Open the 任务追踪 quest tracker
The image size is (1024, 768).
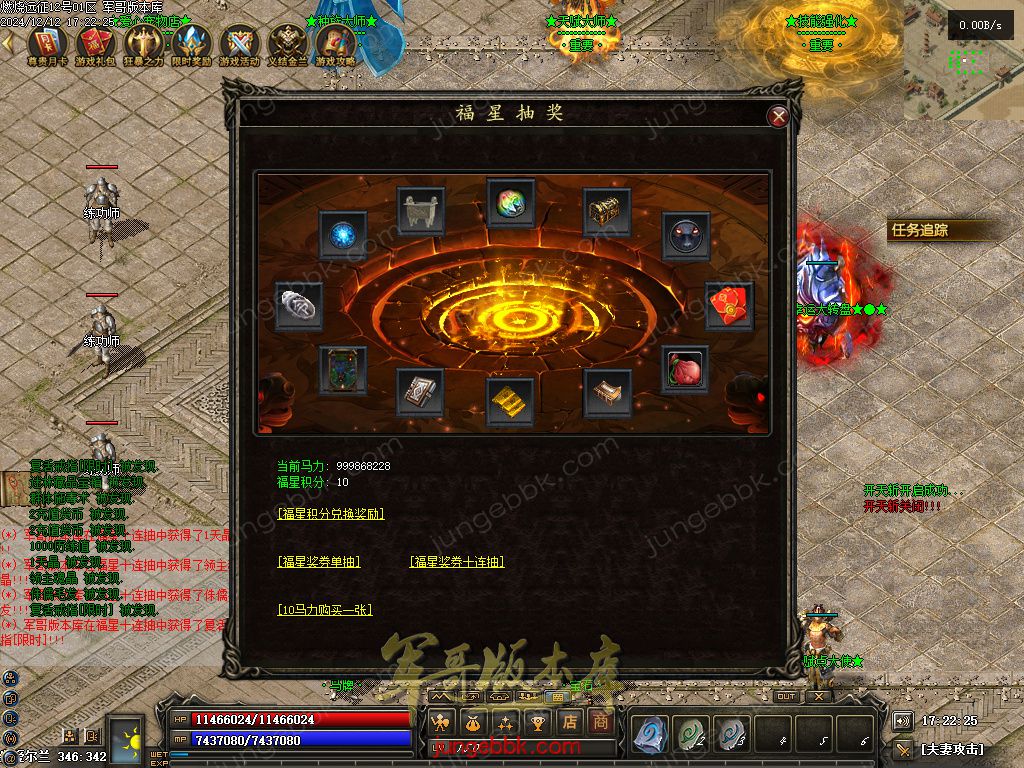point(920,230)
